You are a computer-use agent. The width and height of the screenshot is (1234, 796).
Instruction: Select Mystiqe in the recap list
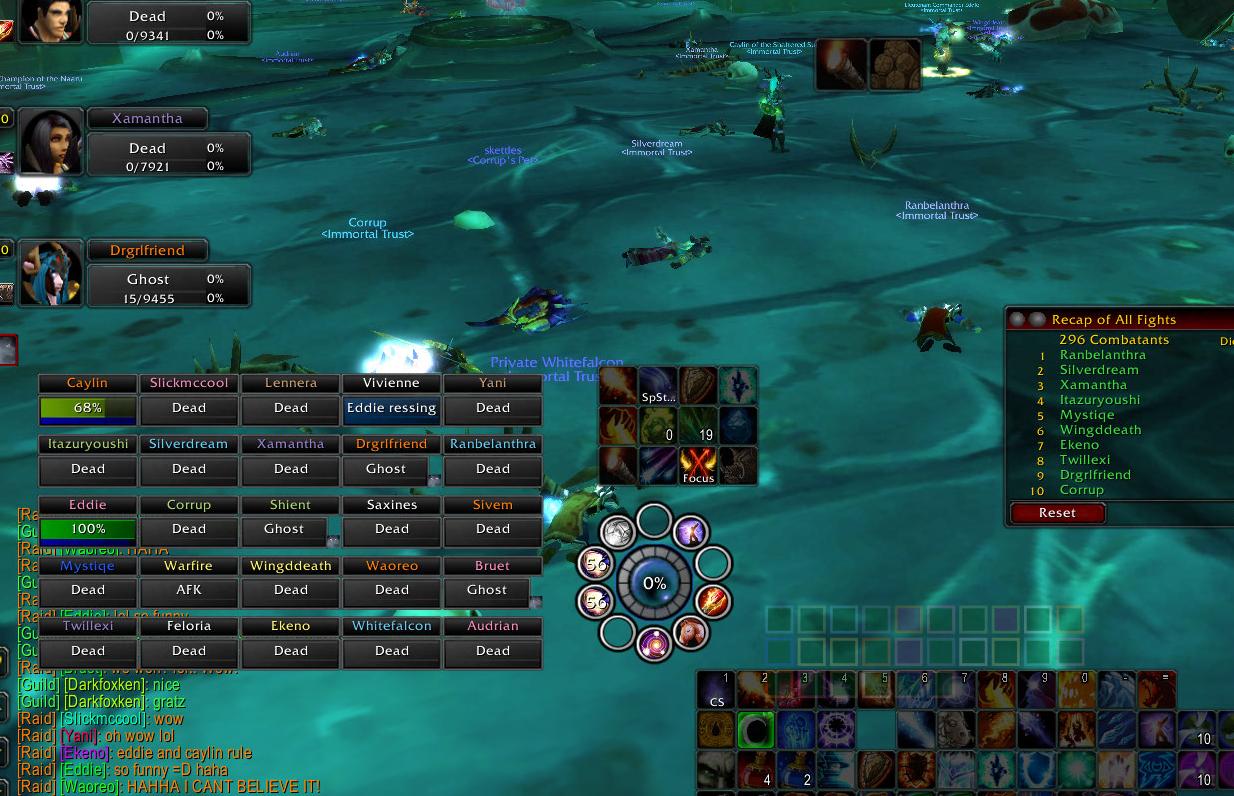click(1086, 415)
